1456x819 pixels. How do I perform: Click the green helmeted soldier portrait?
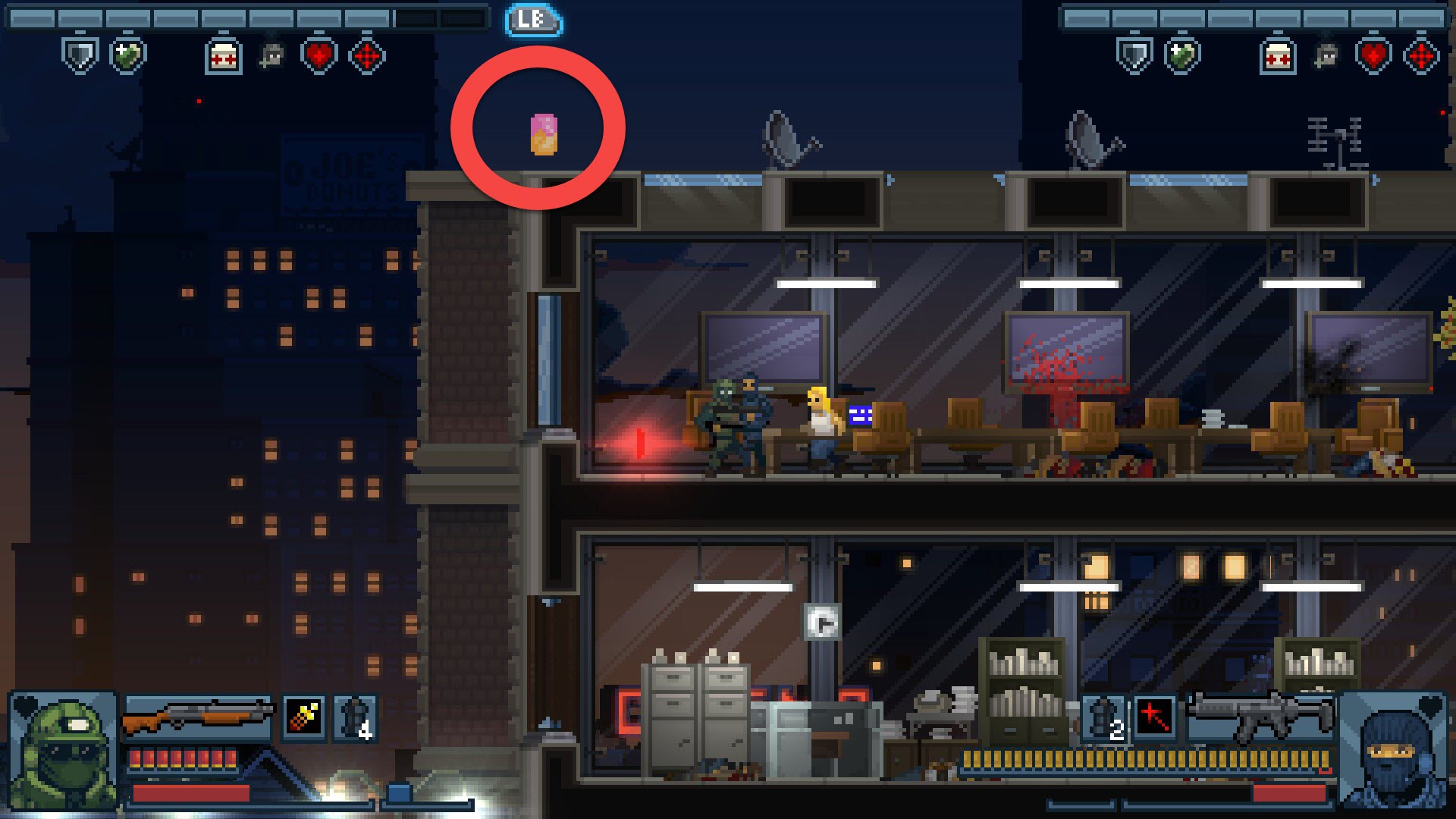64,751
